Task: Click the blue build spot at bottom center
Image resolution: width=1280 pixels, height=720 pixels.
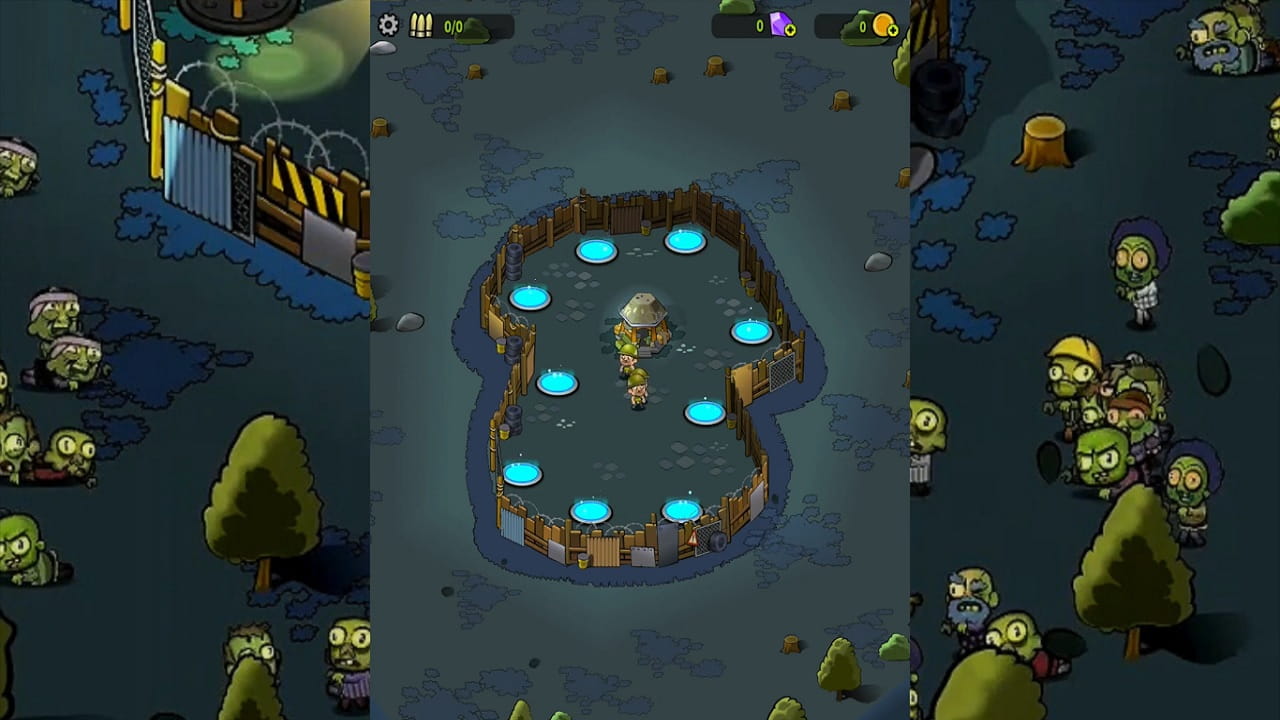Action: tap(589, 510)
